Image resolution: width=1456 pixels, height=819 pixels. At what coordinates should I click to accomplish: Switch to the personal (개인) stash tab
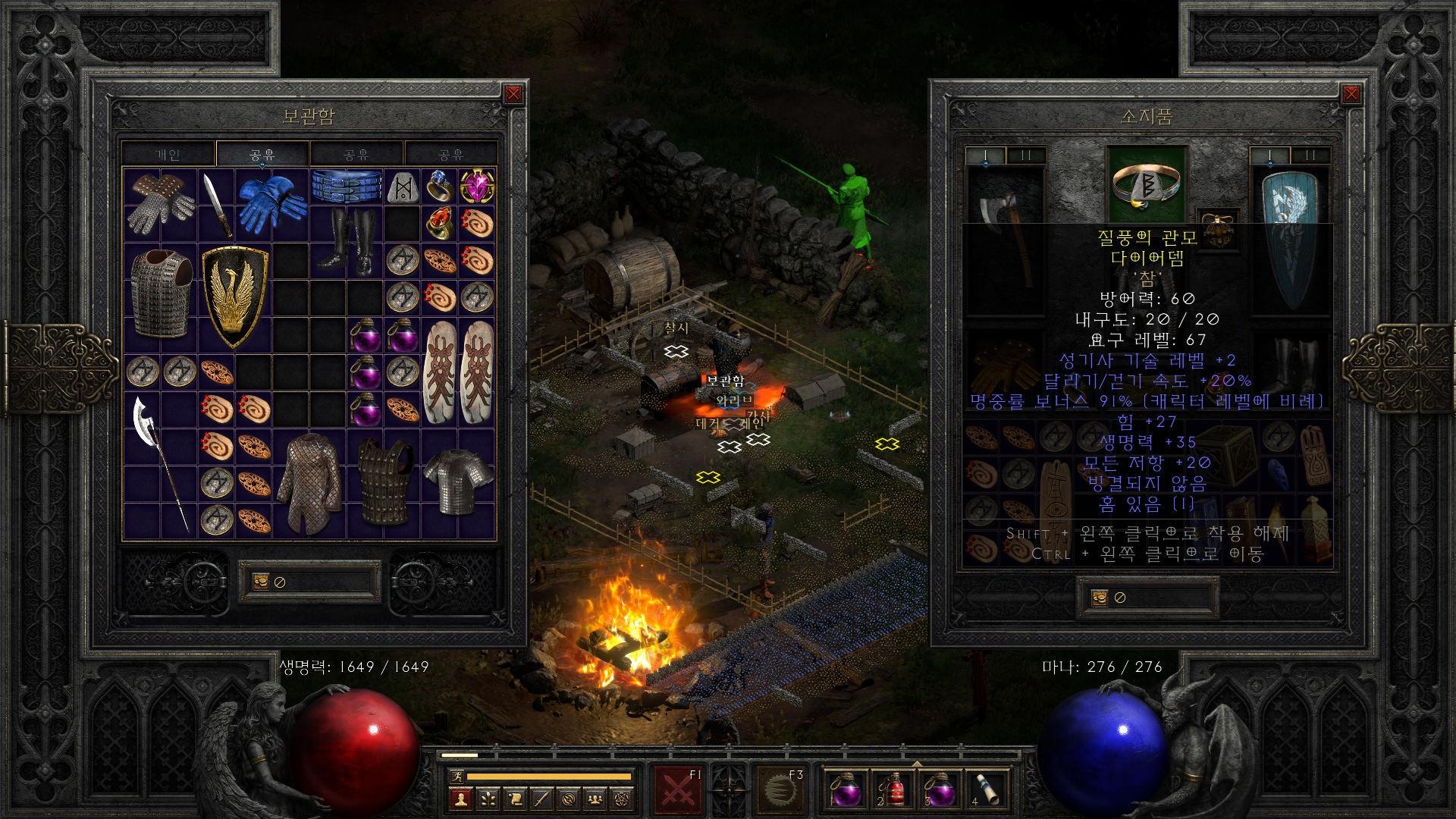point(168,155)
